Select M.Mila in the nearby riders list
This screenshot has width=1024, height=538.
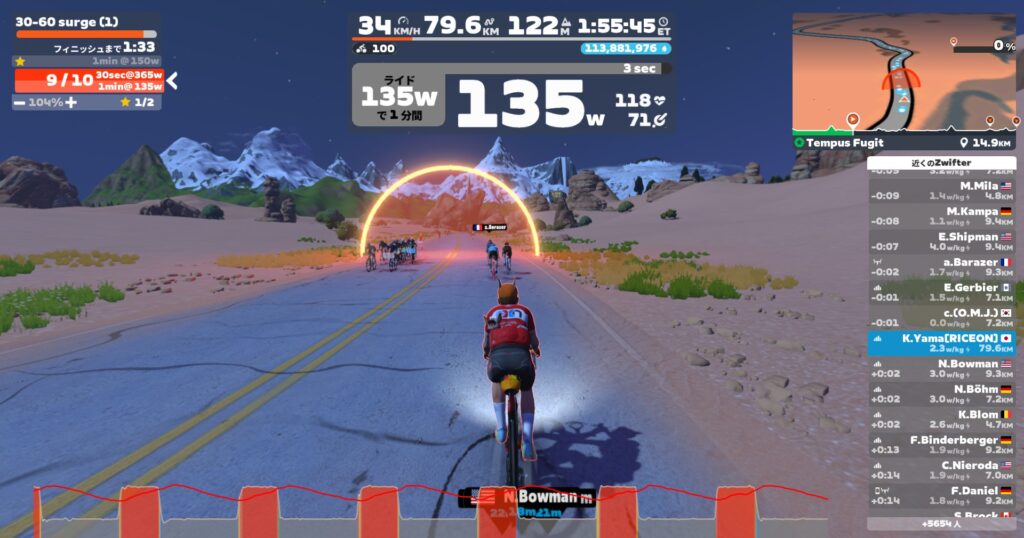pyautogui.click(x=941, y=190)
